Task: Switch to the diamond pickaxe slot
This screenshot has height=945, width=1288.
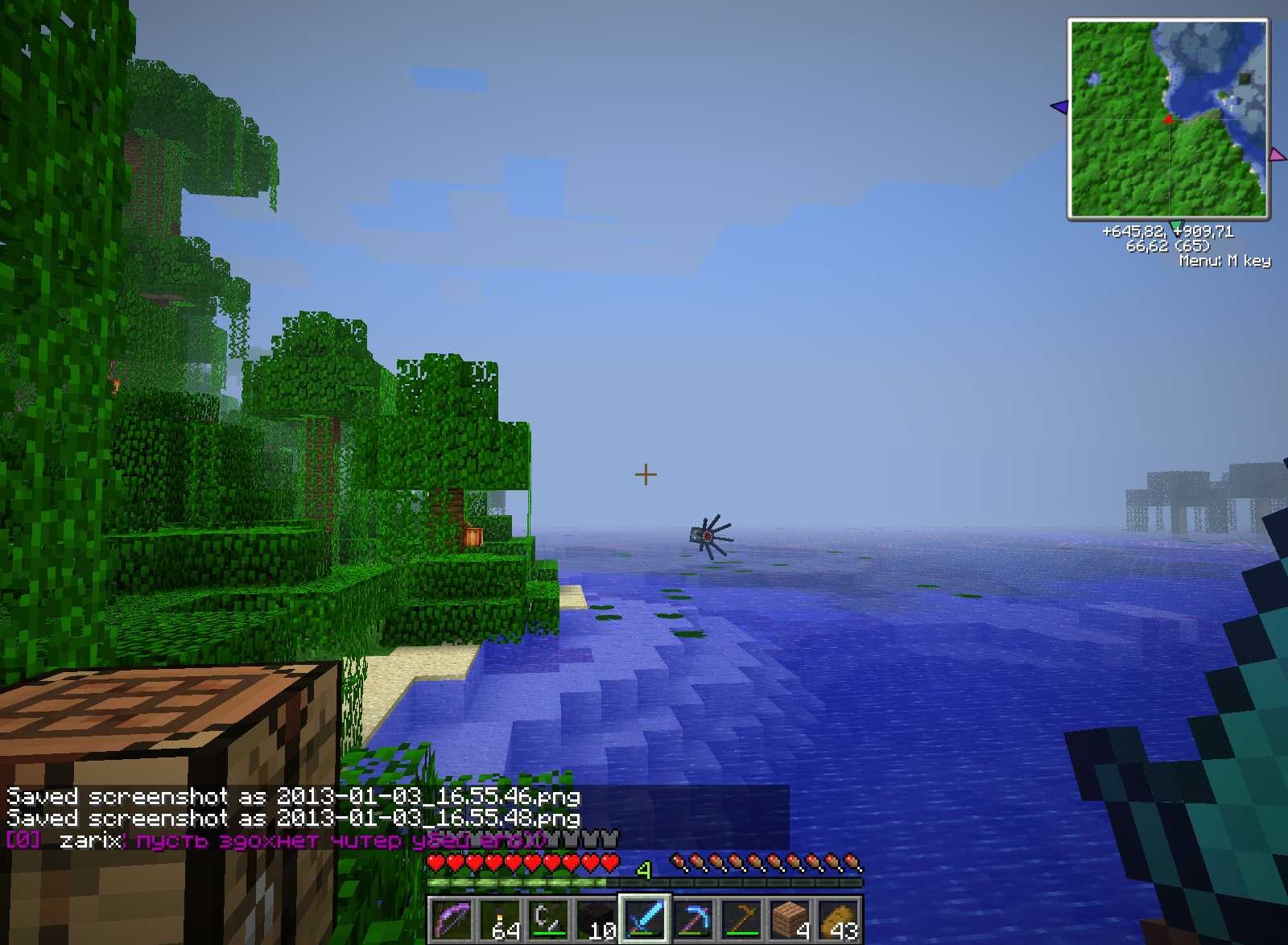Action: (693, 918)
